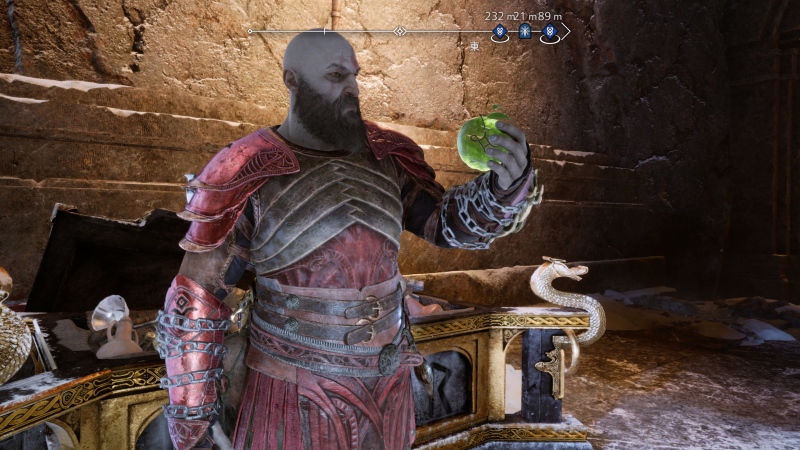
Task: Click the white diamond marker on the compass
Action: pyautogui.click(x=399, y=31)
